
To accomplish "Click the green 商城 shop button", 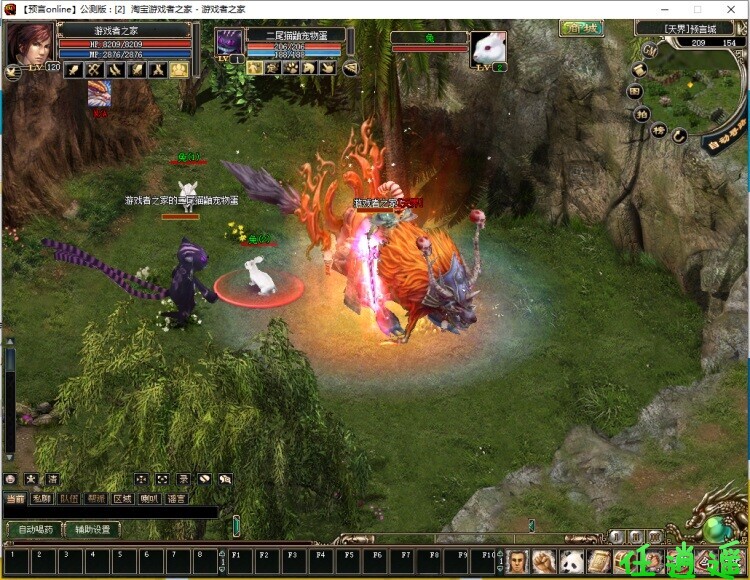I will point(579,28).
